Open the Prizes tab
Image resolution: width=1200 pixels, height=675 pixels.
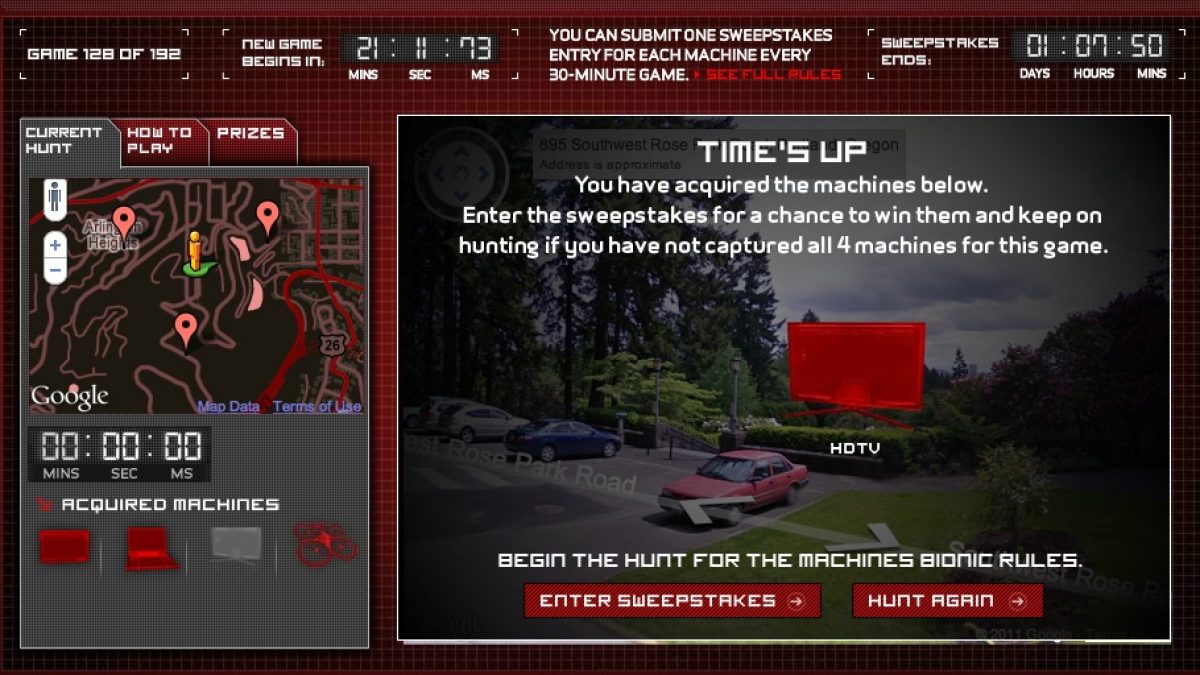pyautogui.click(x=251, y=133)
